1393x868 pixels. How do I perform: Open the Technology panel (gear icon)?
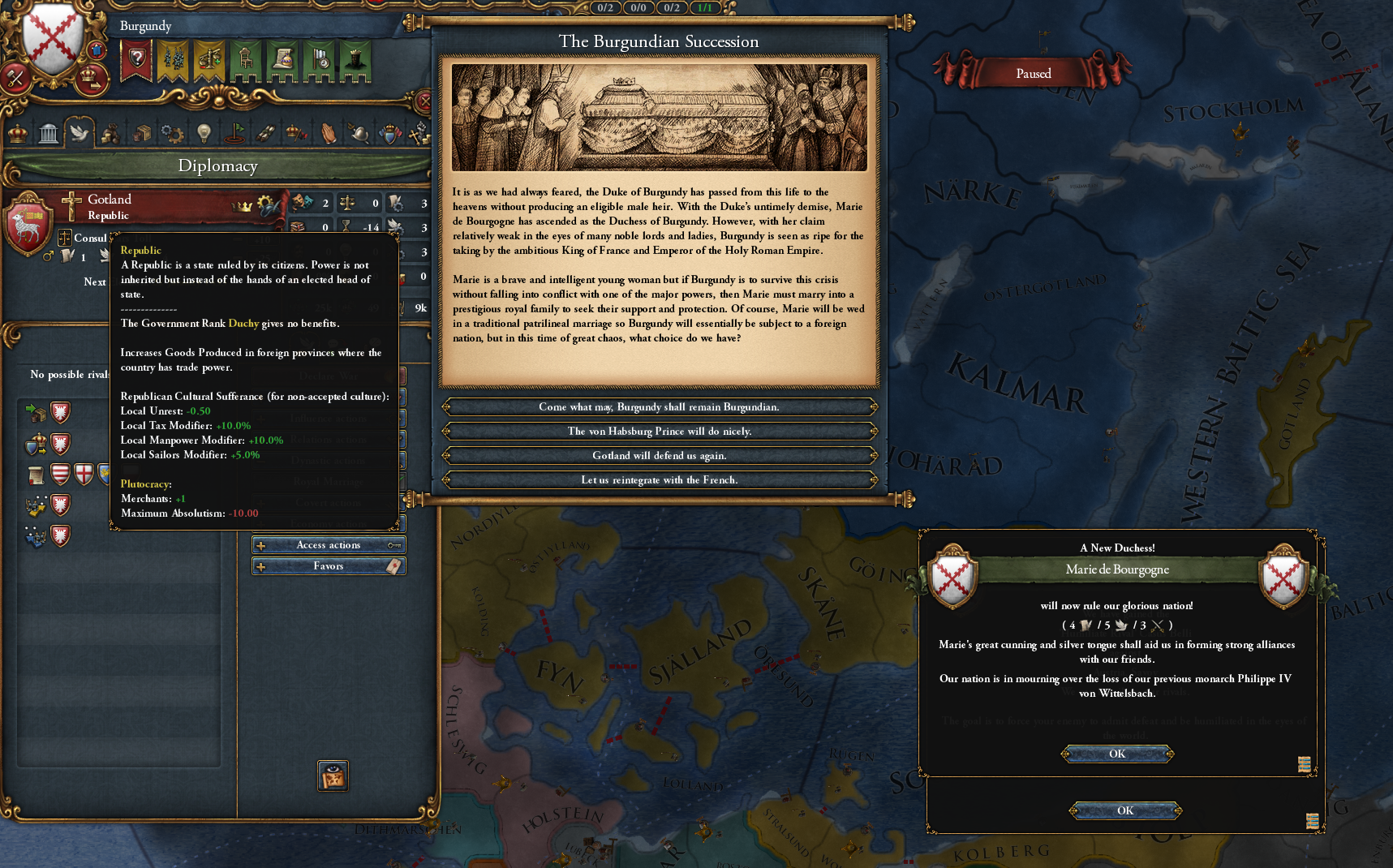171,132
